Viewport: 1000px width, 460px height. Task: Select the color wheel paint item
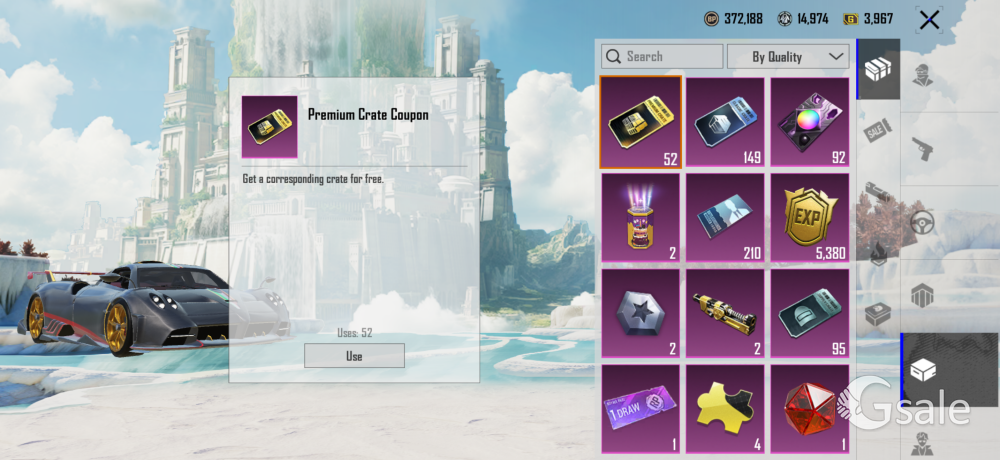809,122
